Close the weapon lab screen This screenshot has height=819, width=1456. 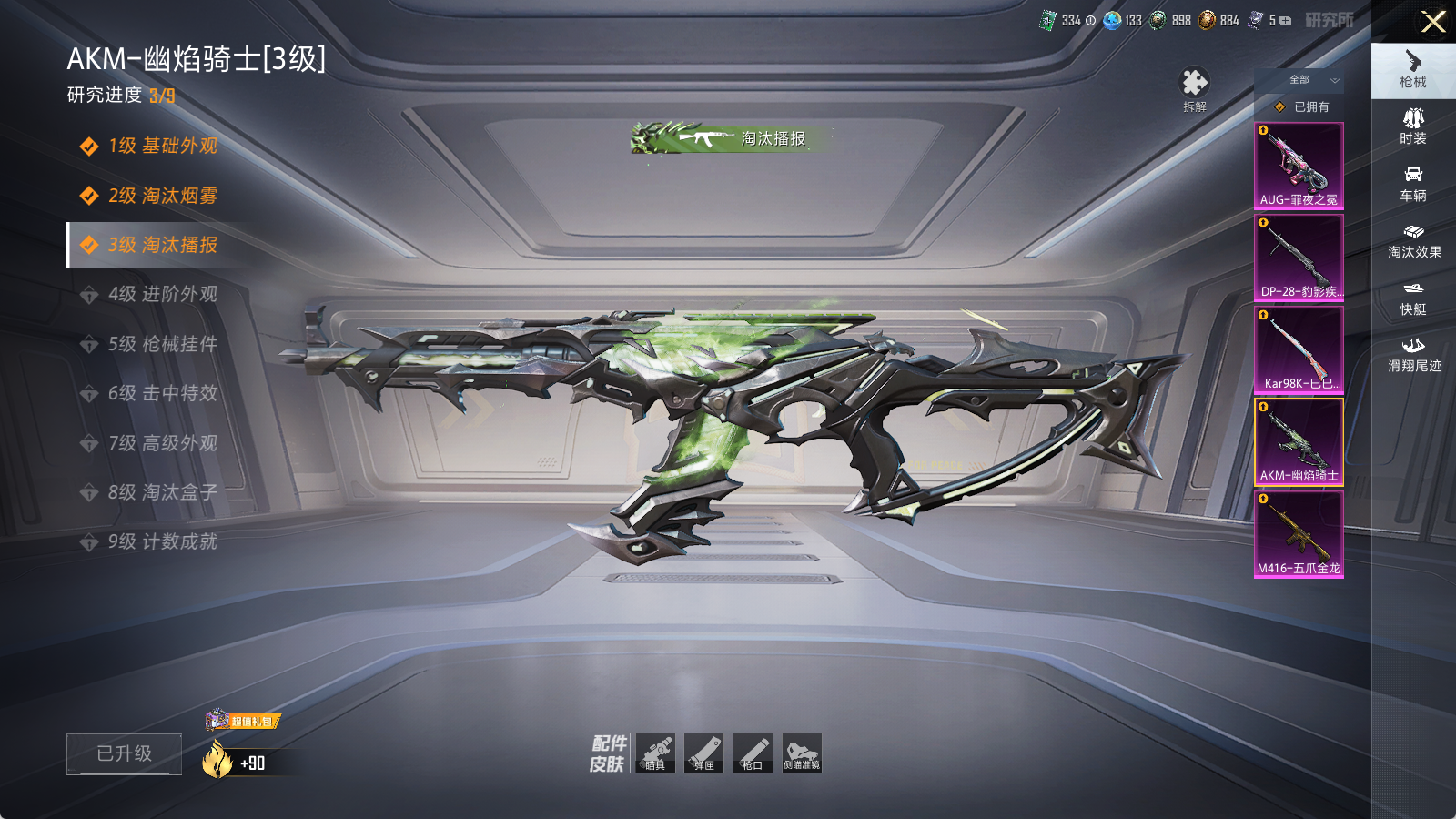(x=1433, y=22)
